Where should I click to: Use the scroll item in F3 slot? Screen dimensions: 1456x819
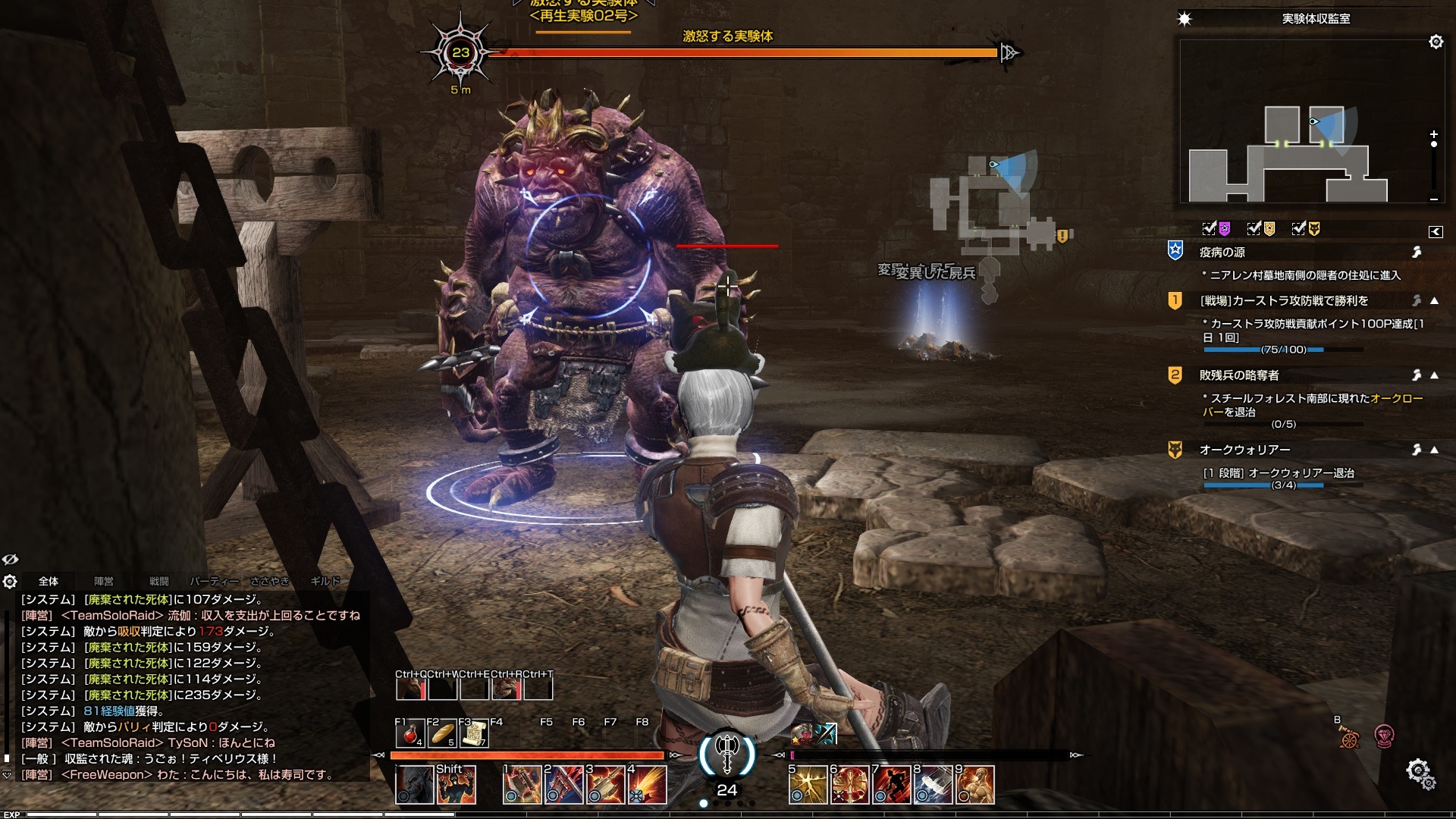[x=473, y=734]
